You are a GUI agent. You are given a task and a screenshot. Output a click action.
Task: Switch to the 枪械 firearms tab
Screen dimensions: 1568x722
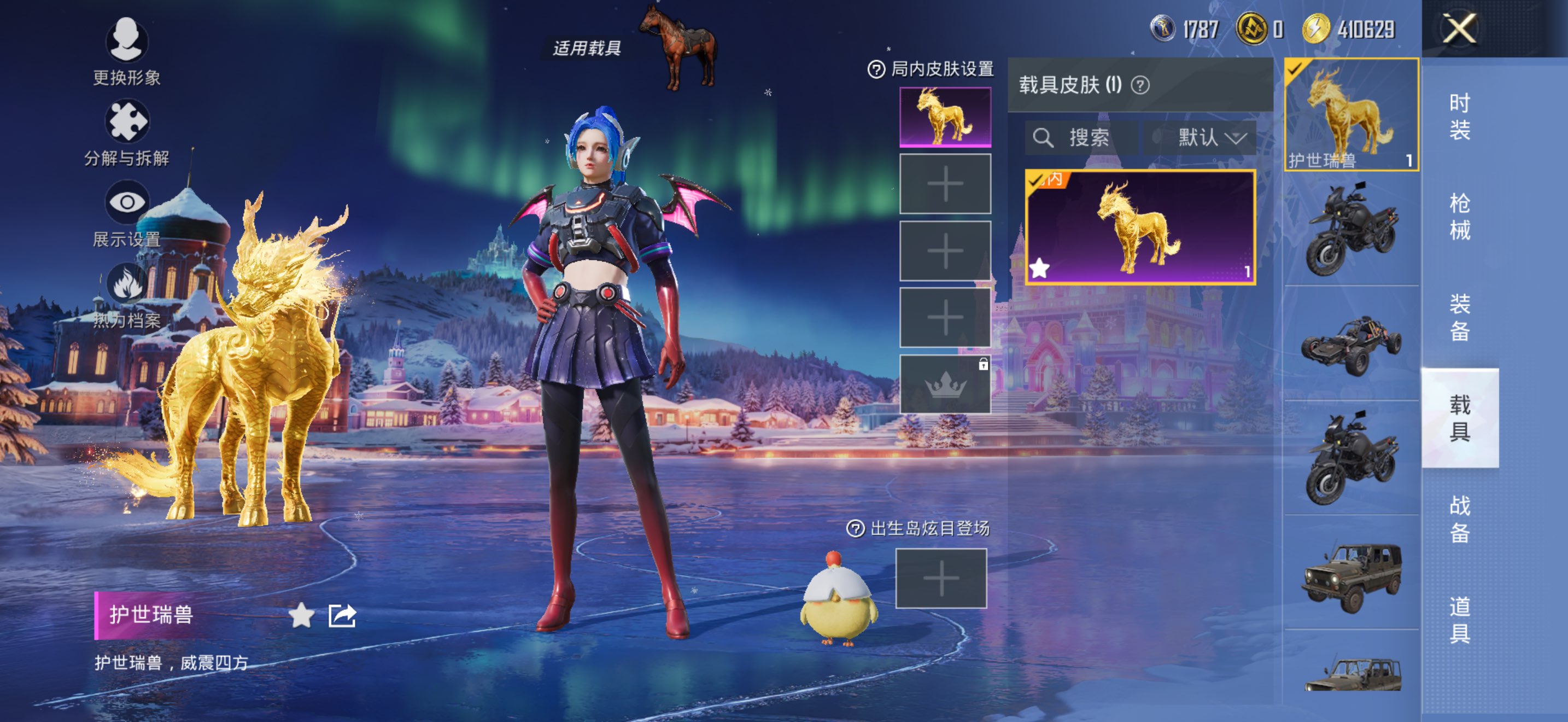pos(1459,216)
